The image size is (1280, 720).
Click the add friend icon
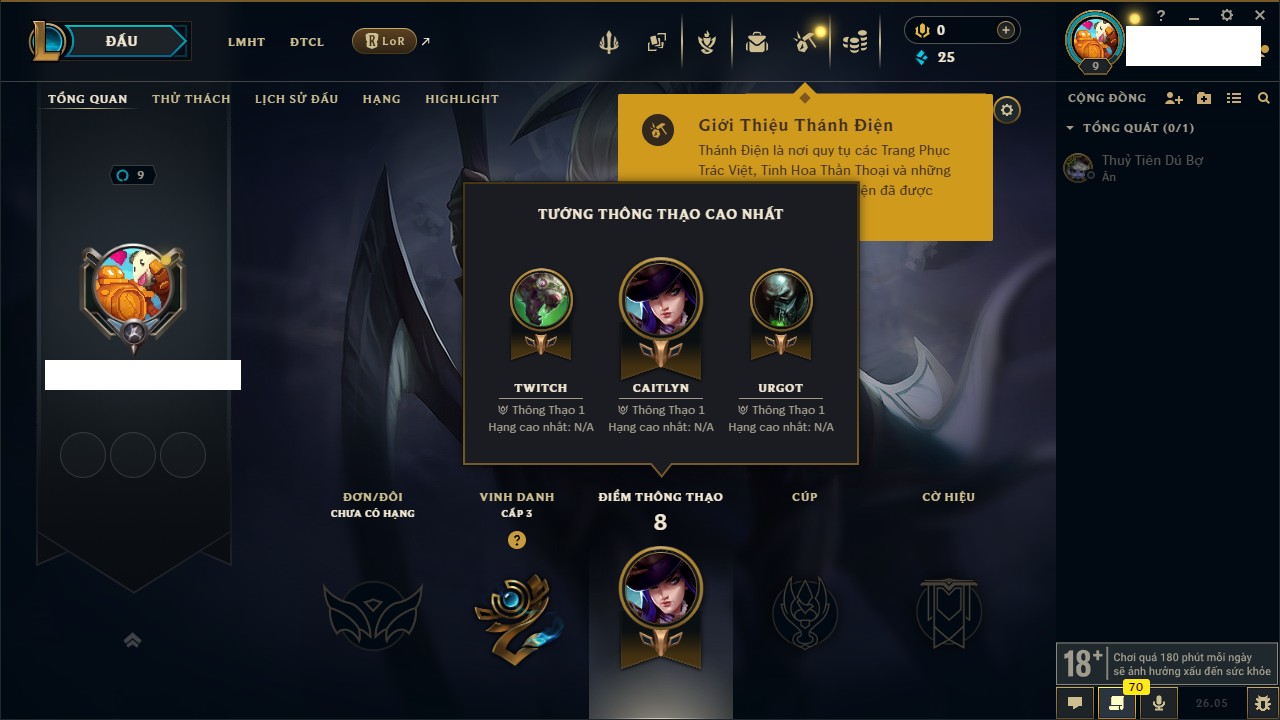pos(1174,98)
